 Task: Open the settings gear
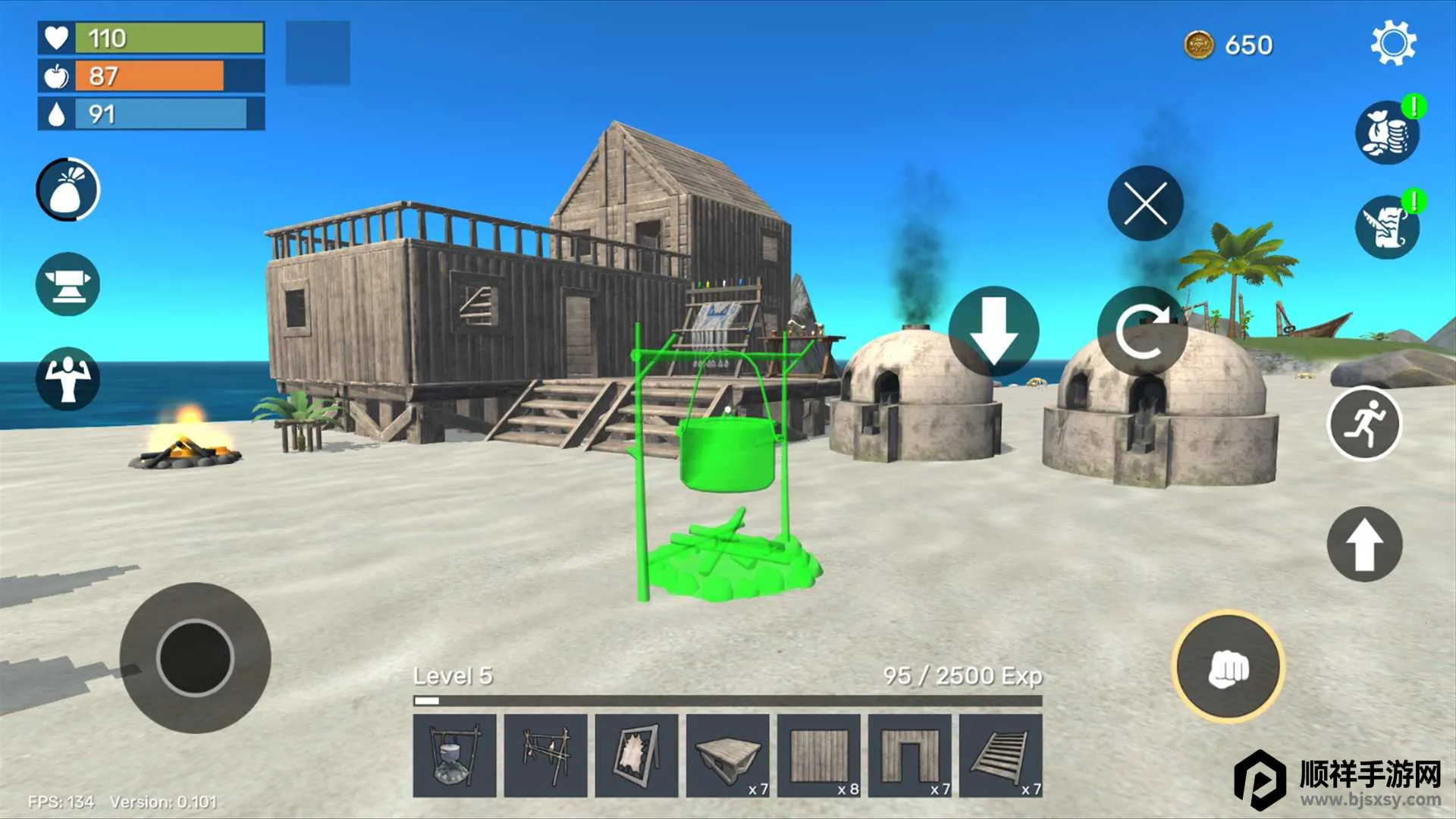coord(1393,44)
